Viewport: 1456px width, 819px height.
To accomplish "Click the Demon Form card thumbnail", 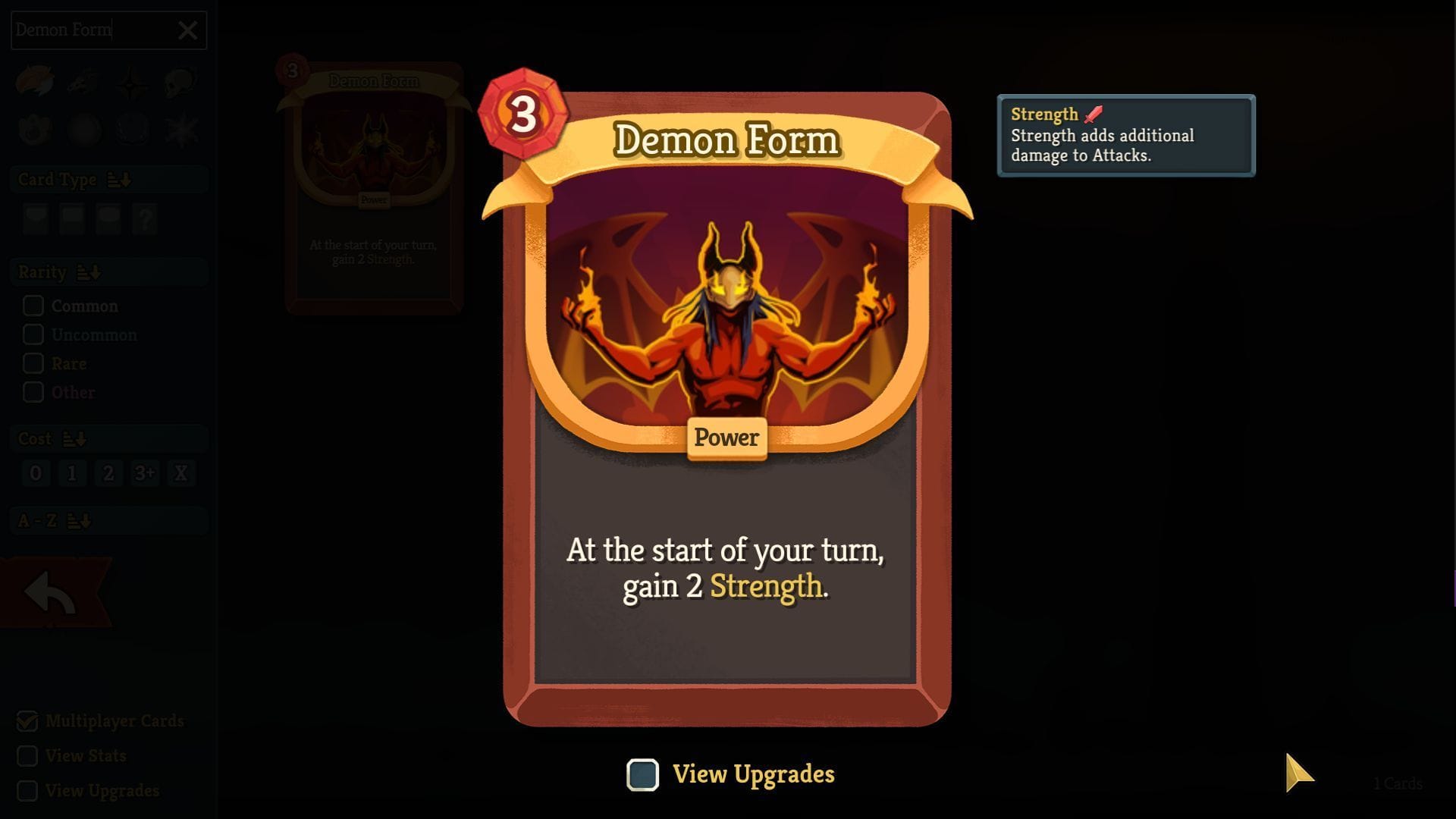I will [373, 190].
